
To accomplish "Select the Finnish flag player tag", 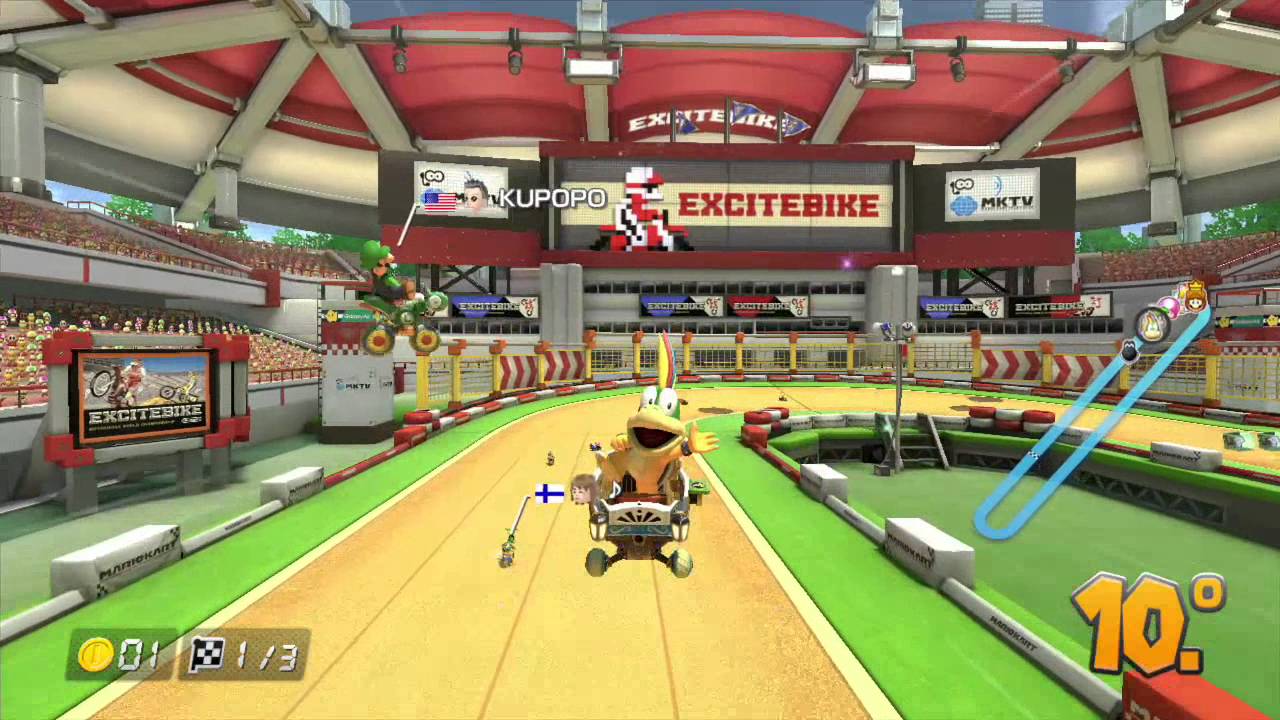I will pyautogui.click(x=549, y=493).
